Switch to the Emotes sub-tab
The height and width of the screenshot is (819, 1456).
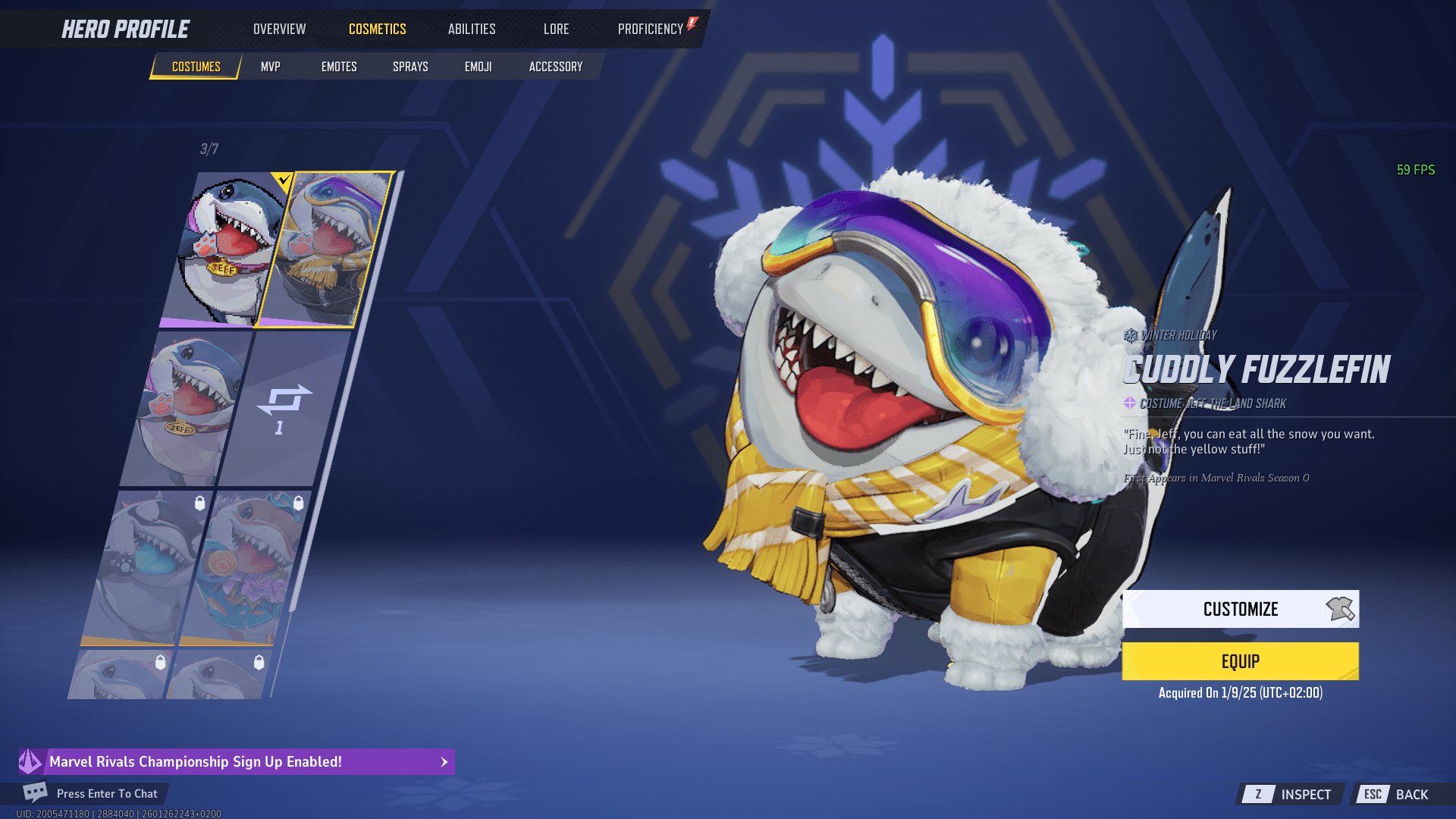[x=339, y=67]
